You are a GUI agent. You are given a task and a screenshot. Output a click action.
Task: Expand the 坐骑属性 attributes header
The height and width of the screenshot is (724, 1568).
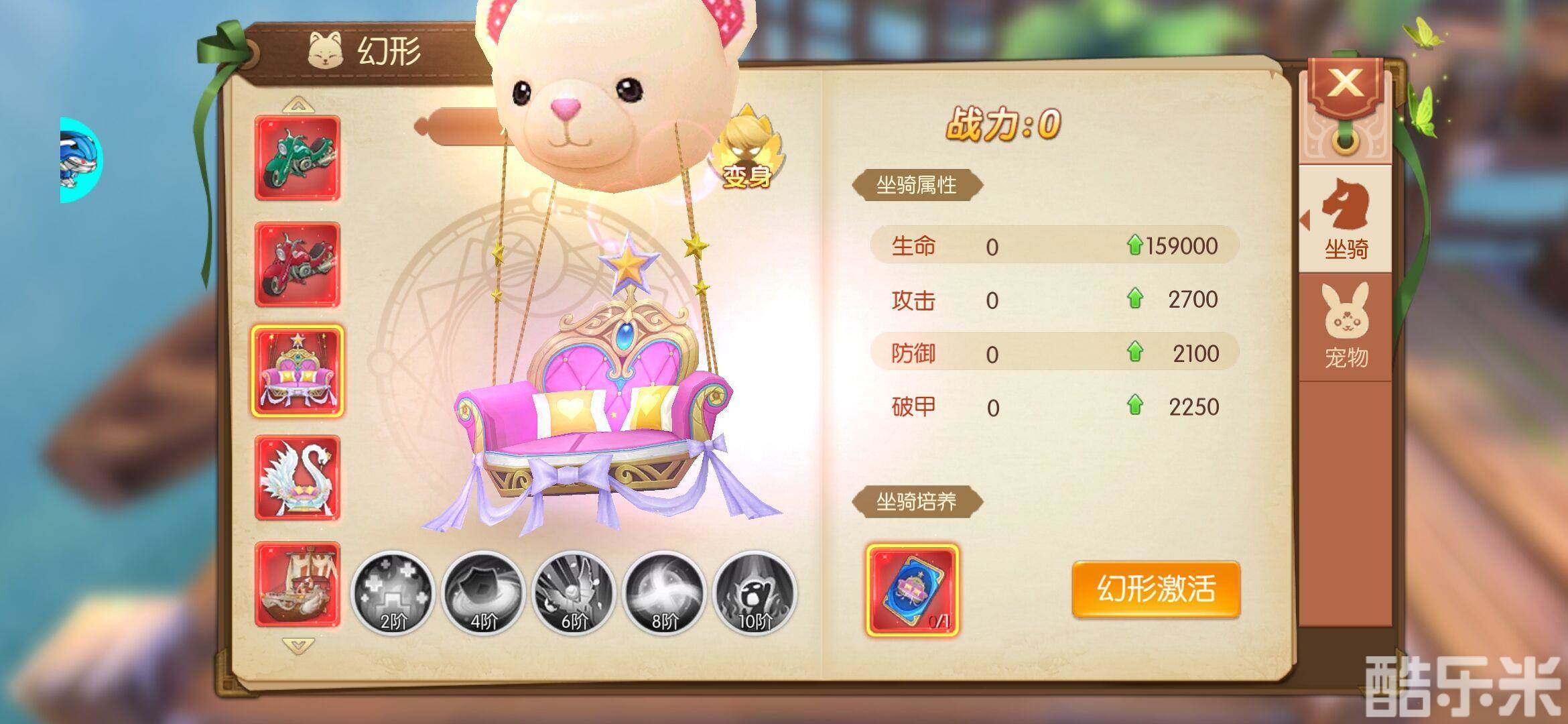tap(918, 186)
